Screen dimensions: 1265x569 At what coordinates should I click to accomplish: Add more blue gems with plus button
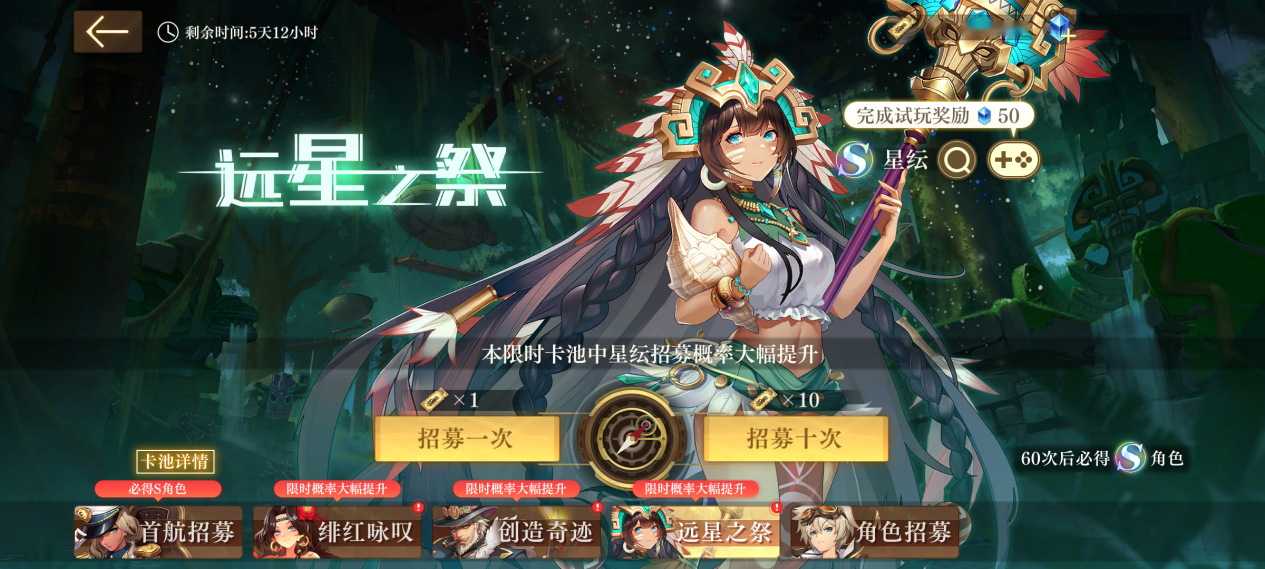click(x=1069, y=37)
